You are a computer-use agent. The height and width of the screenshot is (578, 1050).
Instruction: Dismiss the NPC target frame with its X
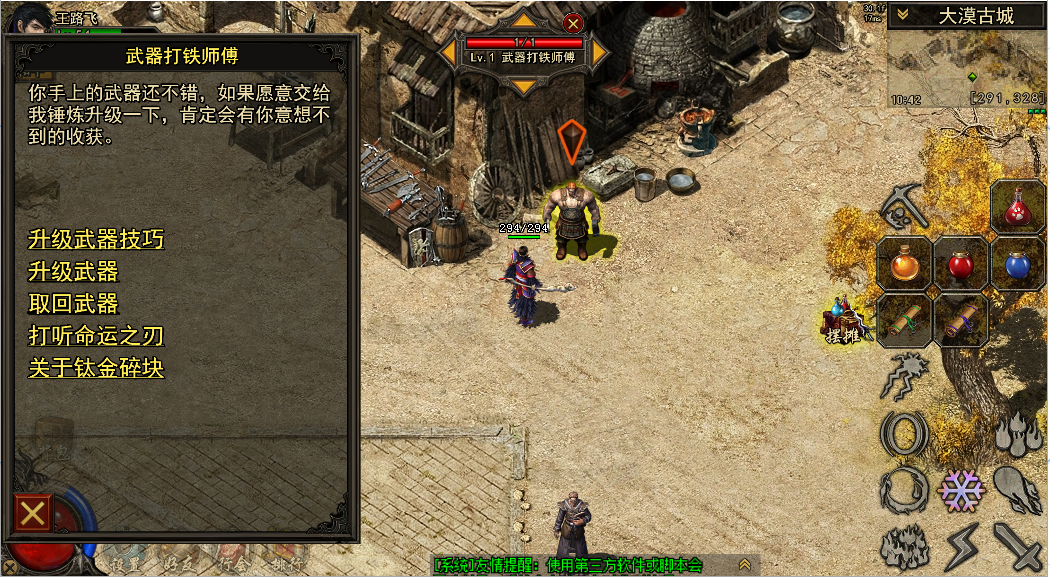click(573, 23)
